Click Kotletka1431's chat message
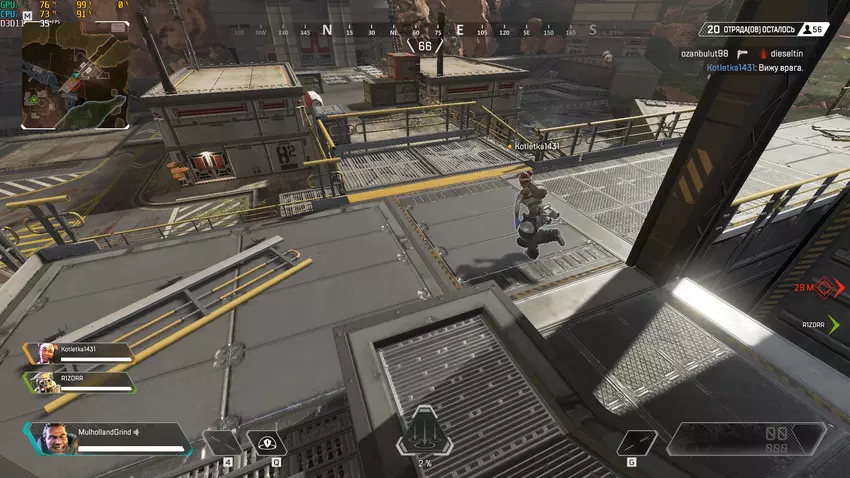850x478 pixels. click(x=755, y=67)
